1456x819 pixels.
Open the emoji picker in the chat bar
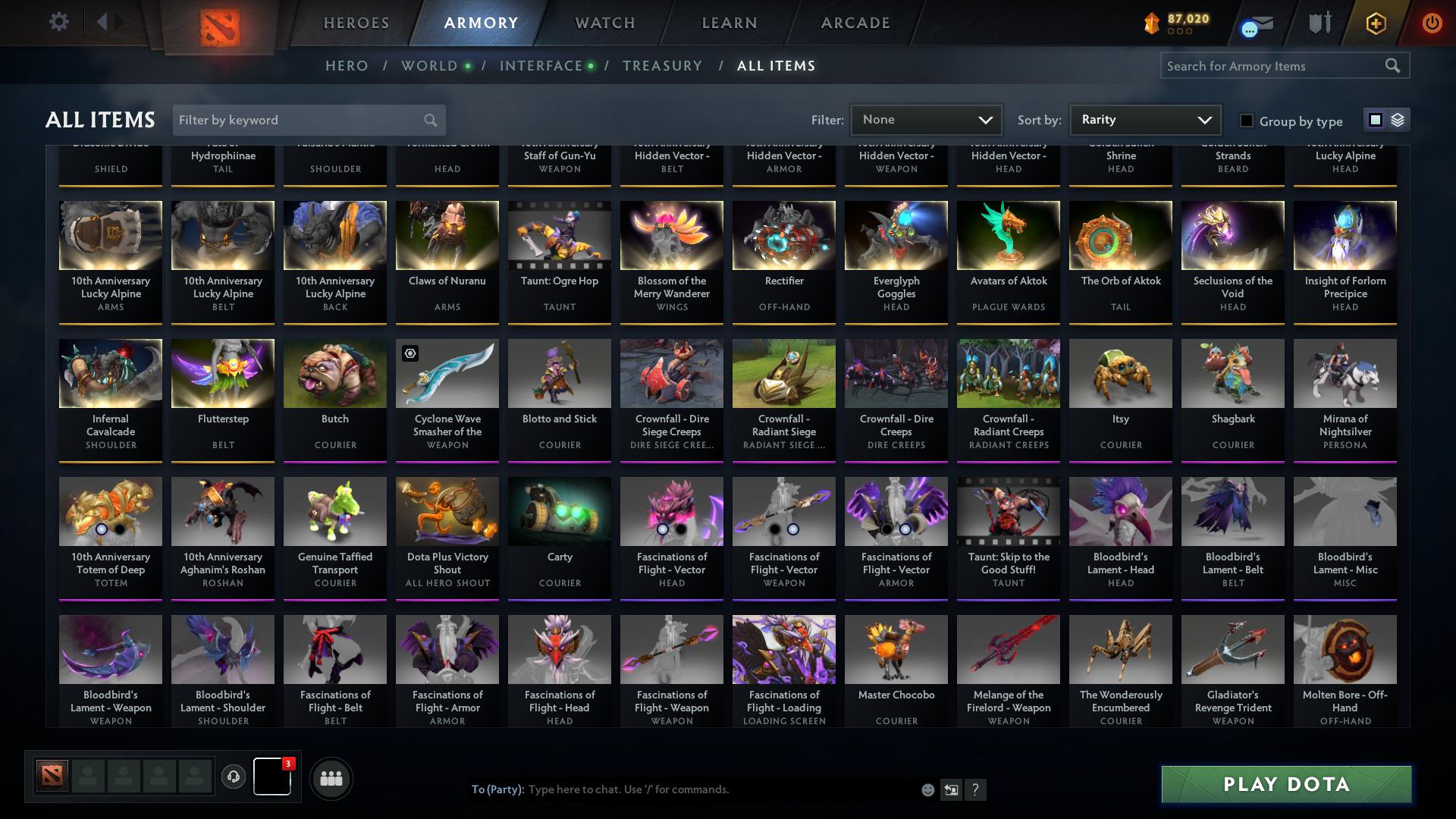coord(927,789)
